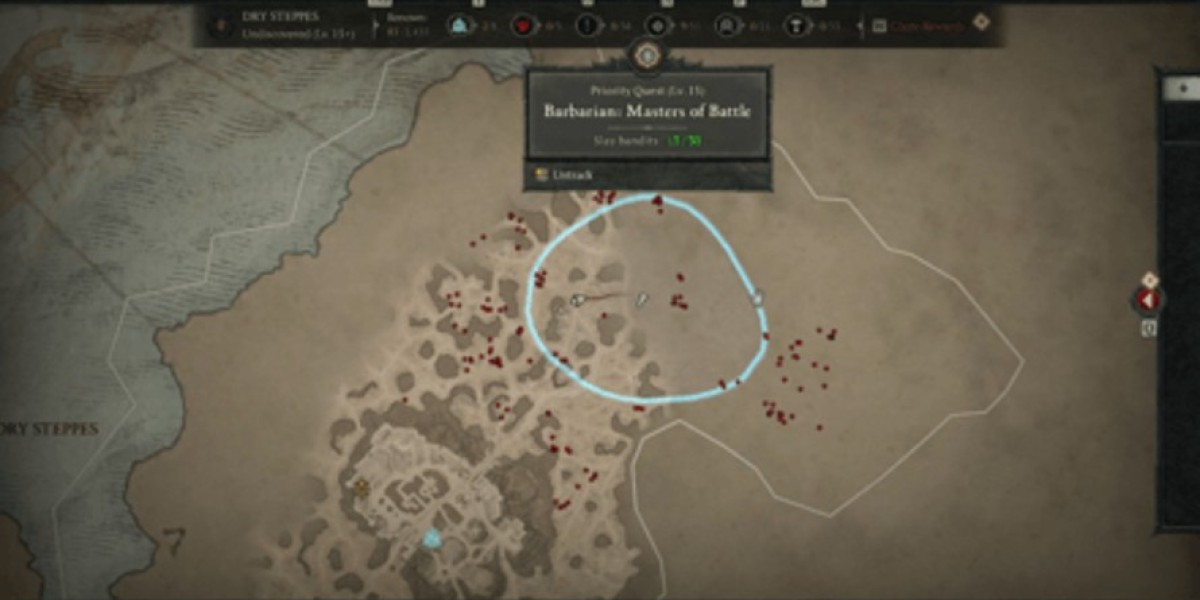The height and width of the screenshot is (600, 1200).
Task: Click the Dry Steppes region emblem
Action: (218, 25)
